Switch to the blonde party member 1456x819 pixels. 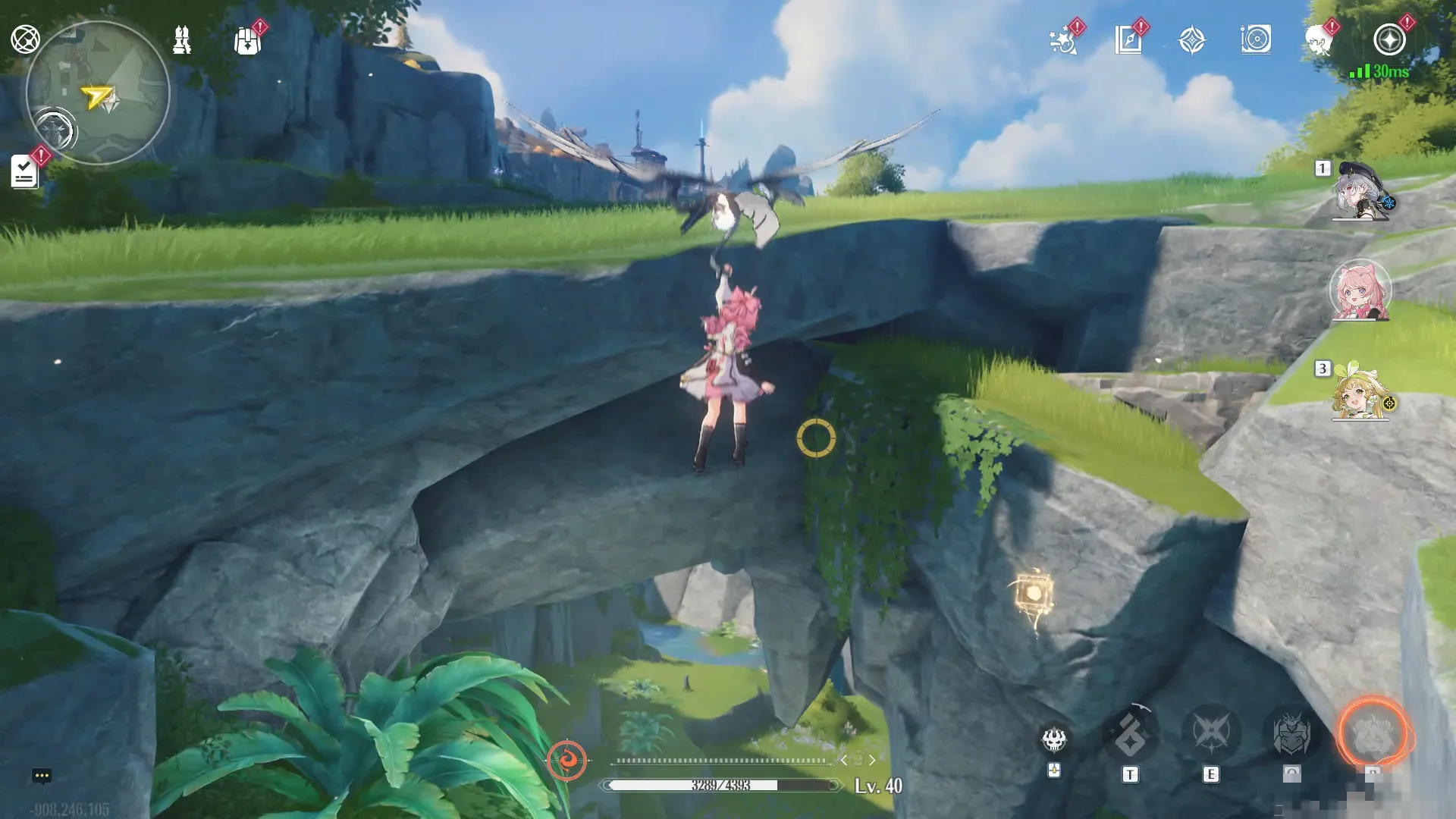tap(1360, 393)
